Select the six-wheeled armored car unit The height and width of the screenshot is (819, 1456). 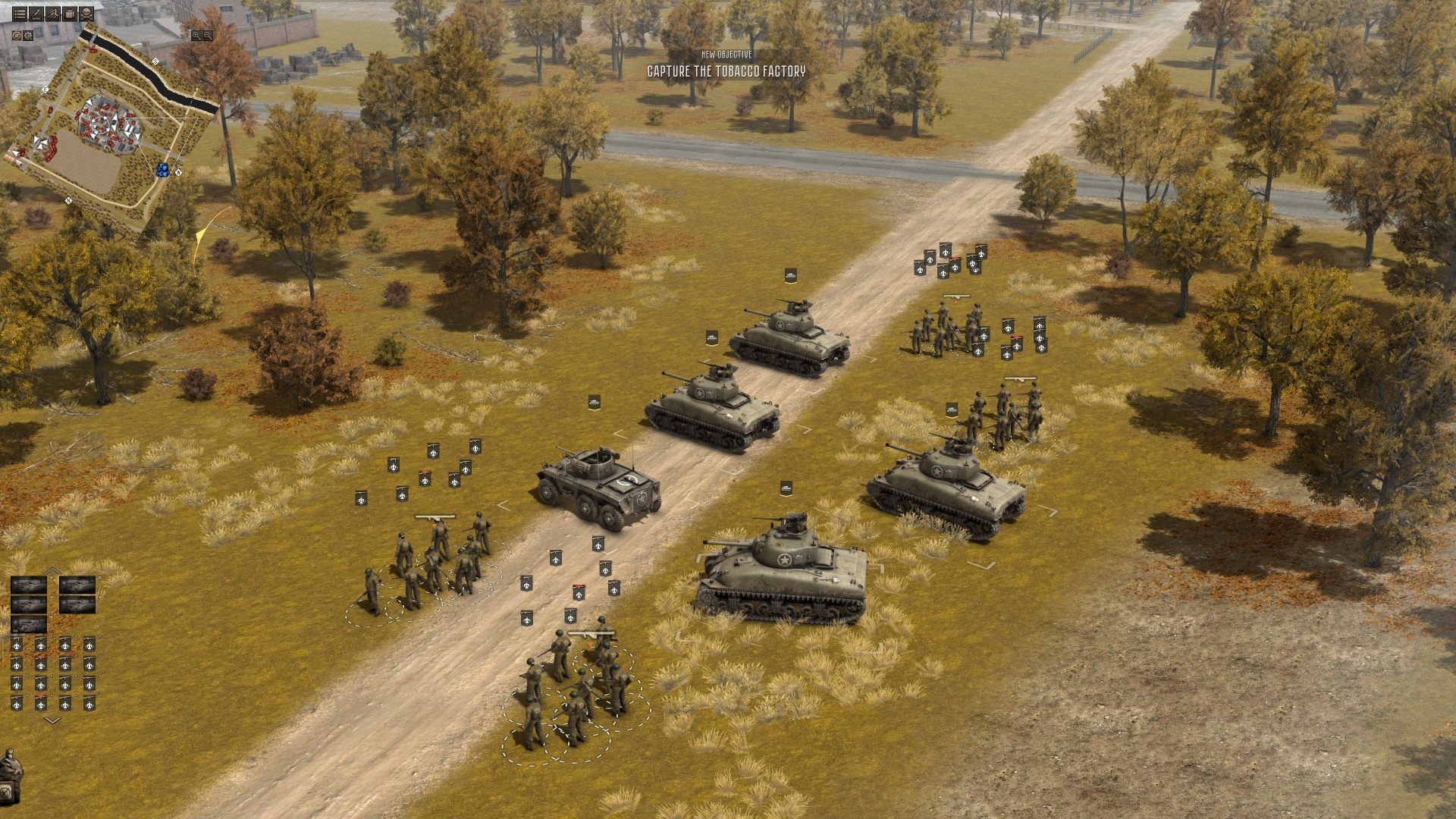598,487
